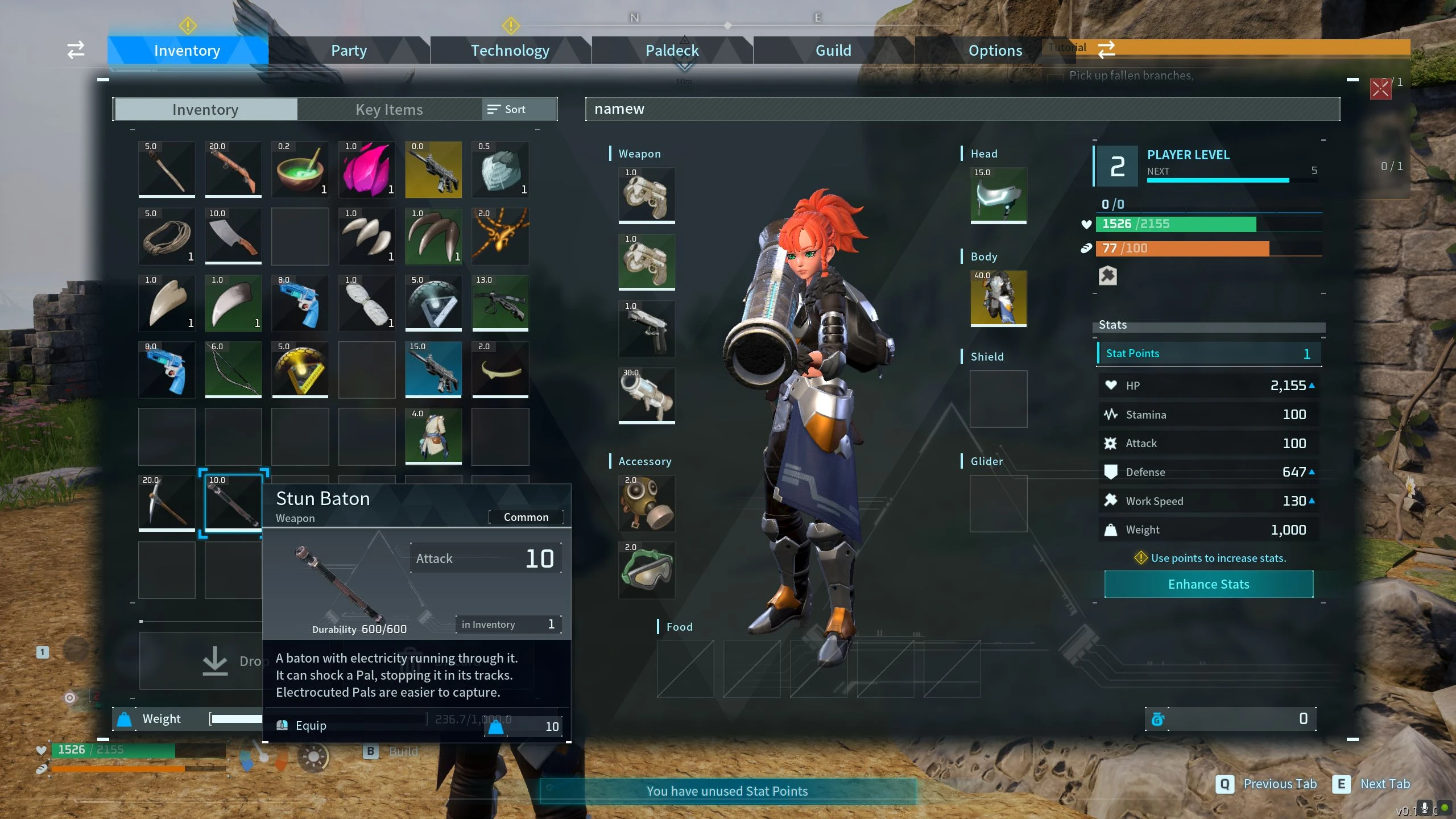Select the feathered headwear in Head slot
The width and height of the screenshot is (1456, 819).
click(998, 196)
